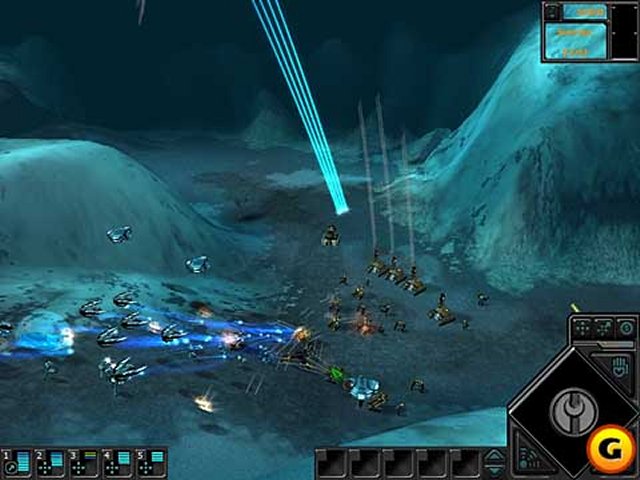Click the up/down arrows beside the build queue
Image resolution: width=640 pixels, height=480 pixels.
click(x=494, y=462)
